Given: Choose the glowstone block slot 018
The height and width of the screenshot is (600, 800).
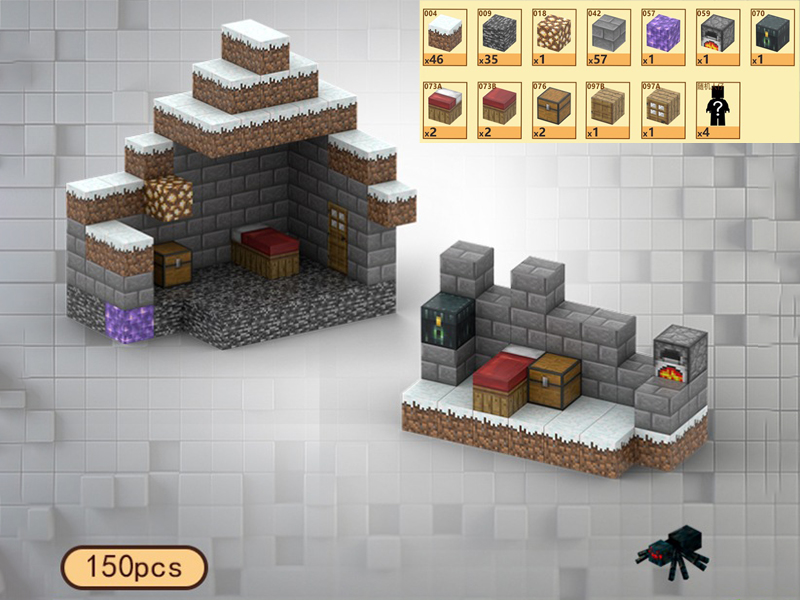Looking at the screenshot, I should pyautogui.click(x=552, y=35).
